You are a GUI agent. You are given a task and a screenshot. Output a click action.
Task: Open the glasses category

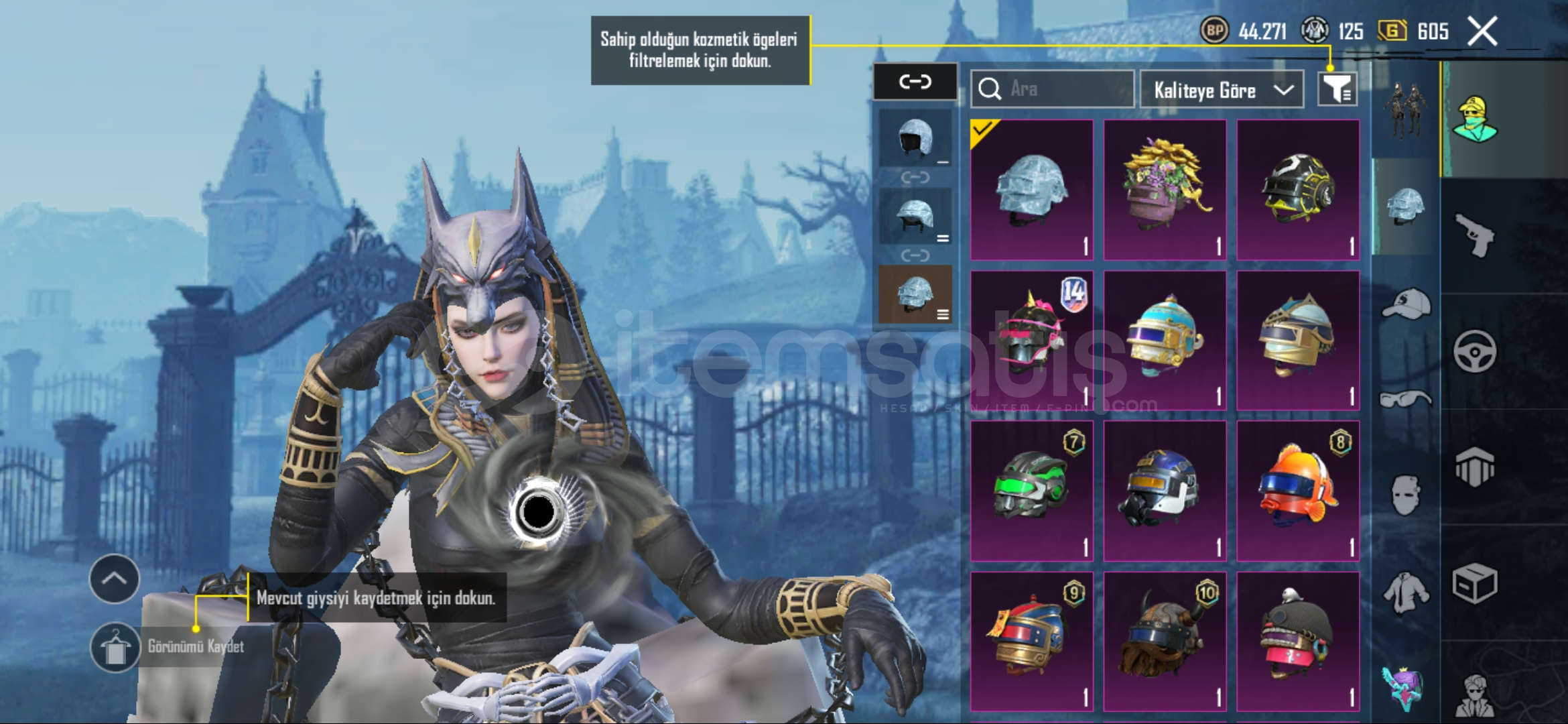click(x=1406, y=400)
